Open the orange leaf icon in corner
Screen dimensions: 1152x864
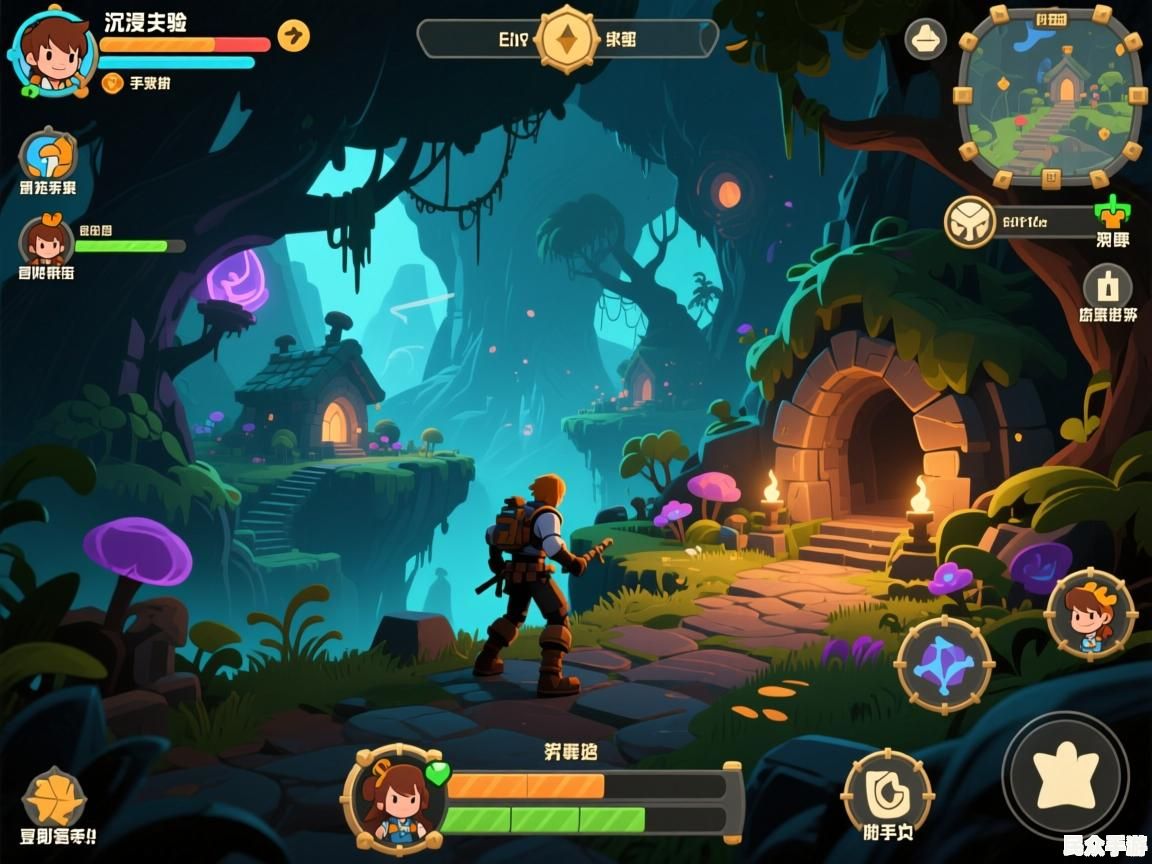click(x=54, y=798)
